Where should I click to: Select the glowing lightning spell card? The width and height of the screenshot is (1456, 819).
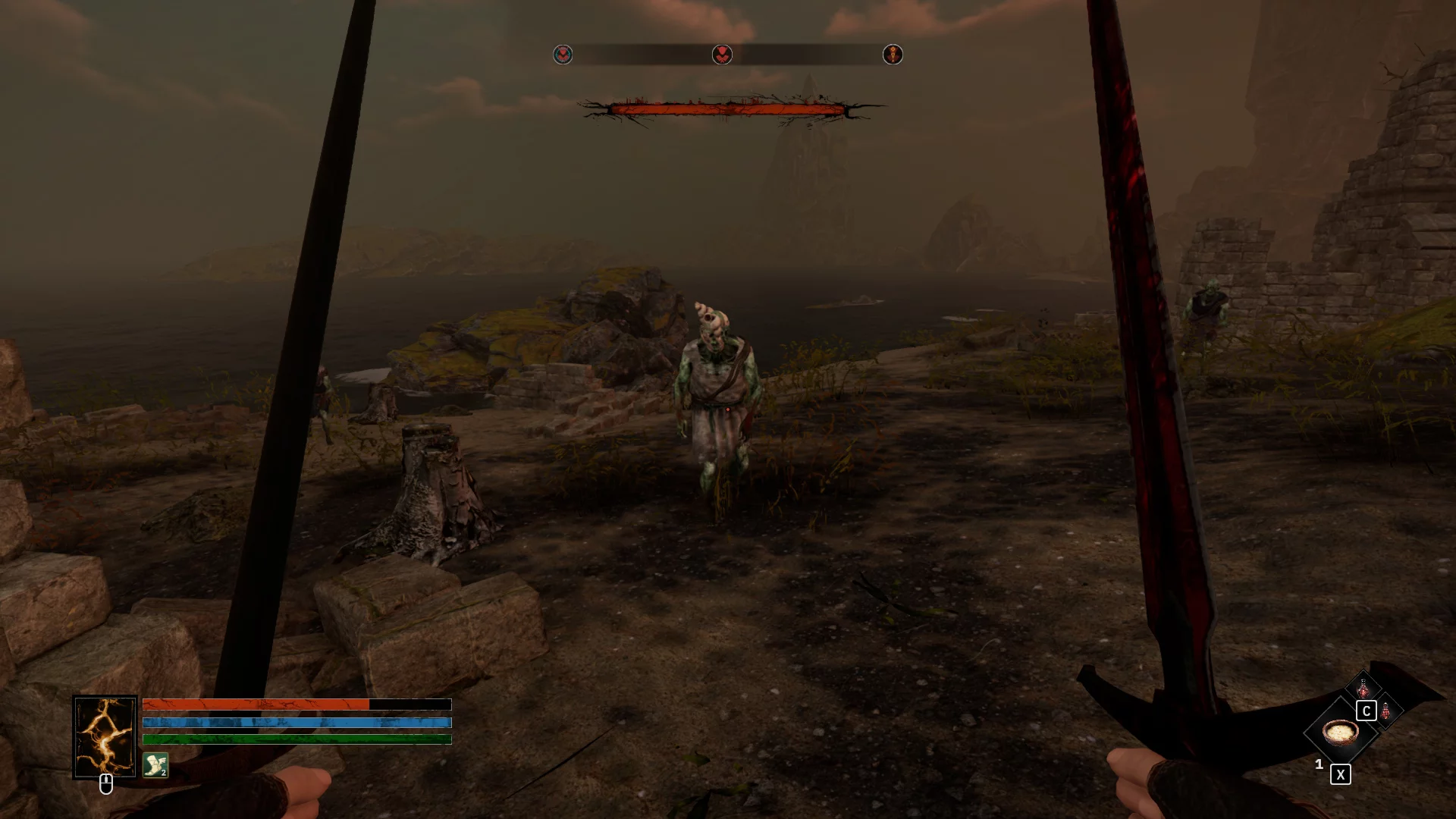pos(105,736)
